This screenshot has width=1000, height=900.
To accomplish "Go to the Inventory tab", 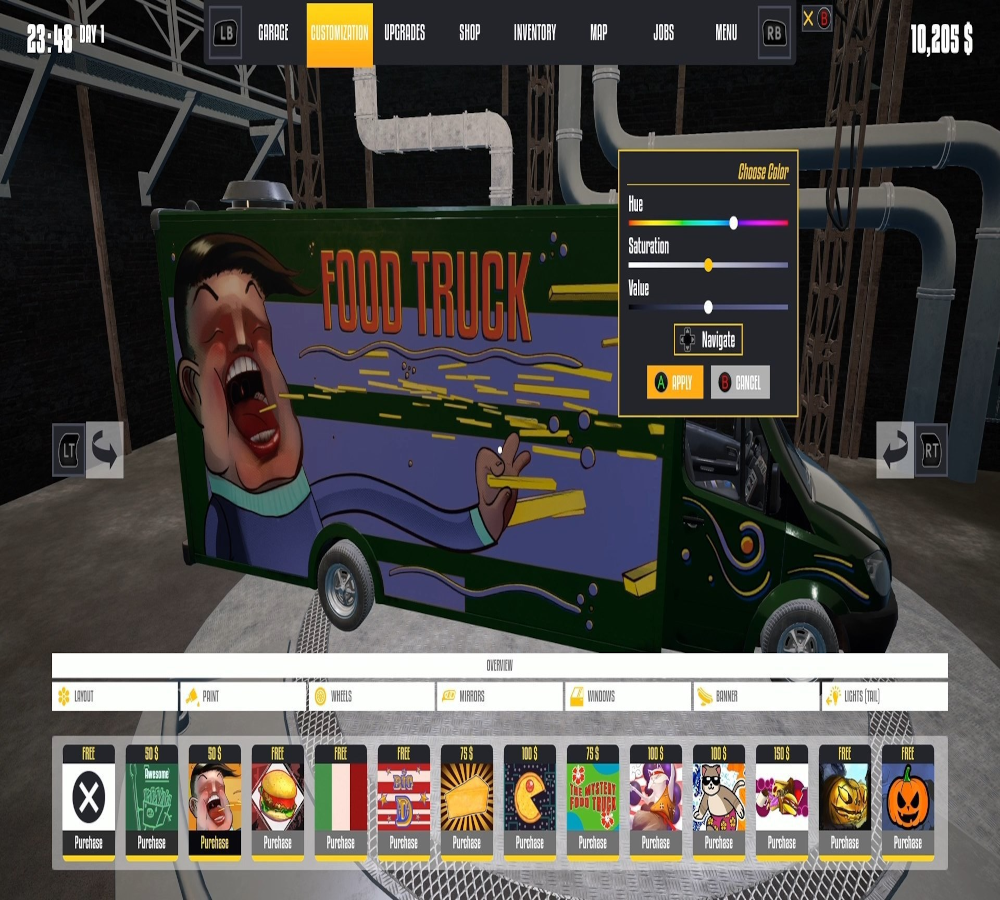I will click(535, 33).
